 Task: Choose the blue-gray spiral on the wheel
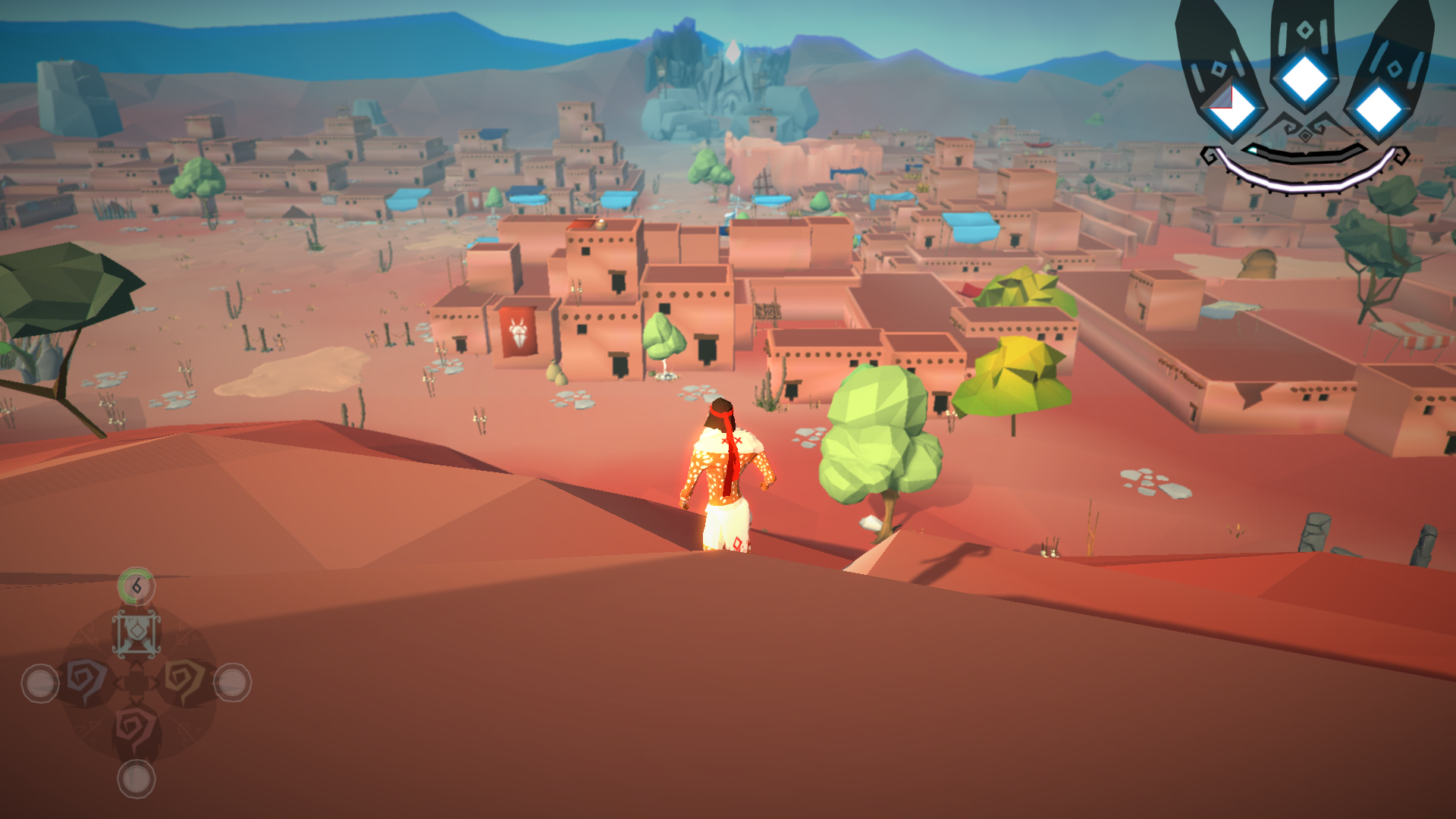pos(86,680)
